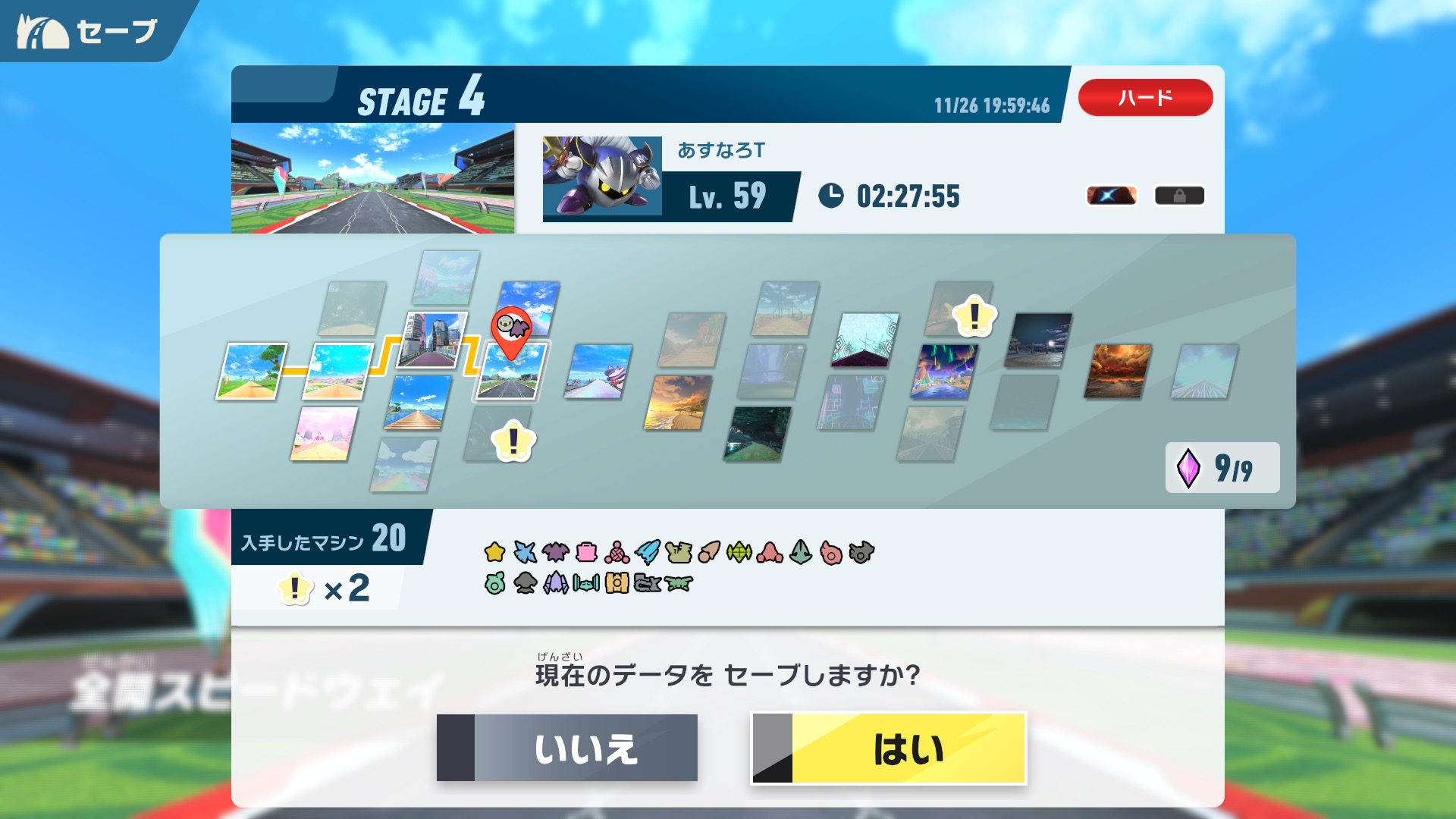Click the Stage 4 course preview thumbnail
1456x819 pixels.
point(372,178)
